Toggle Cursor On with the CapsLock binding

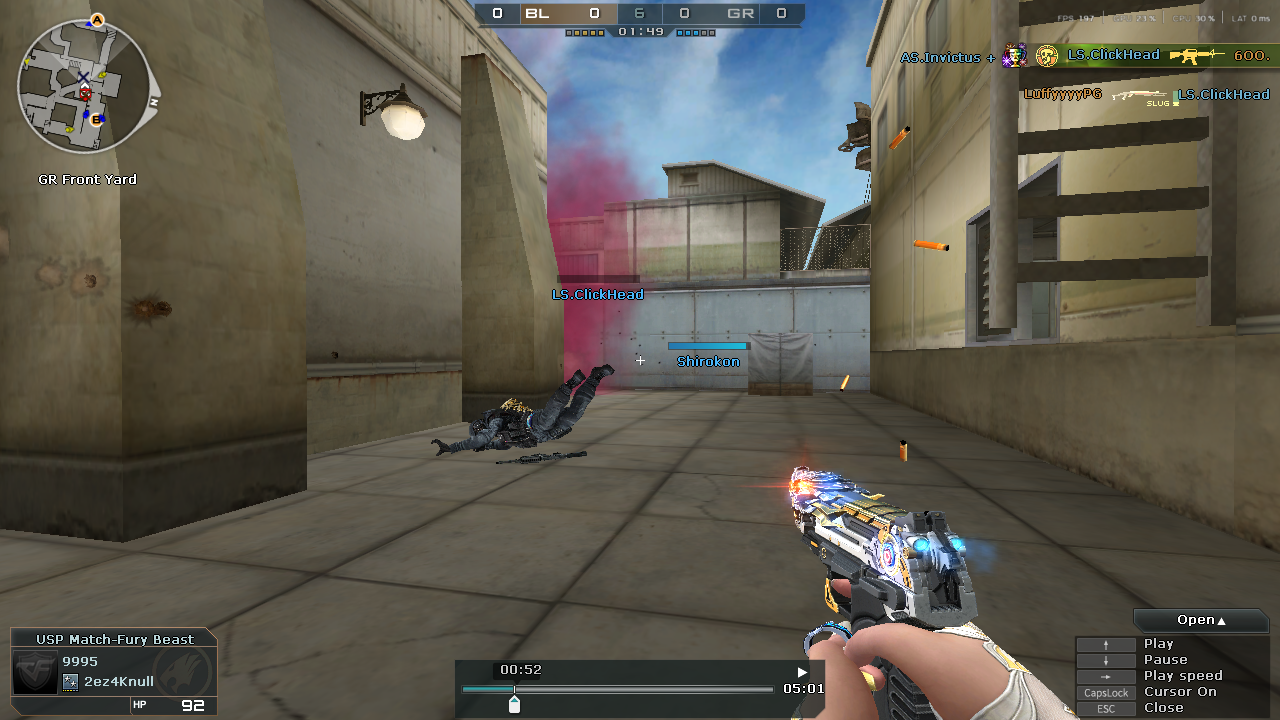point(1106,692)
